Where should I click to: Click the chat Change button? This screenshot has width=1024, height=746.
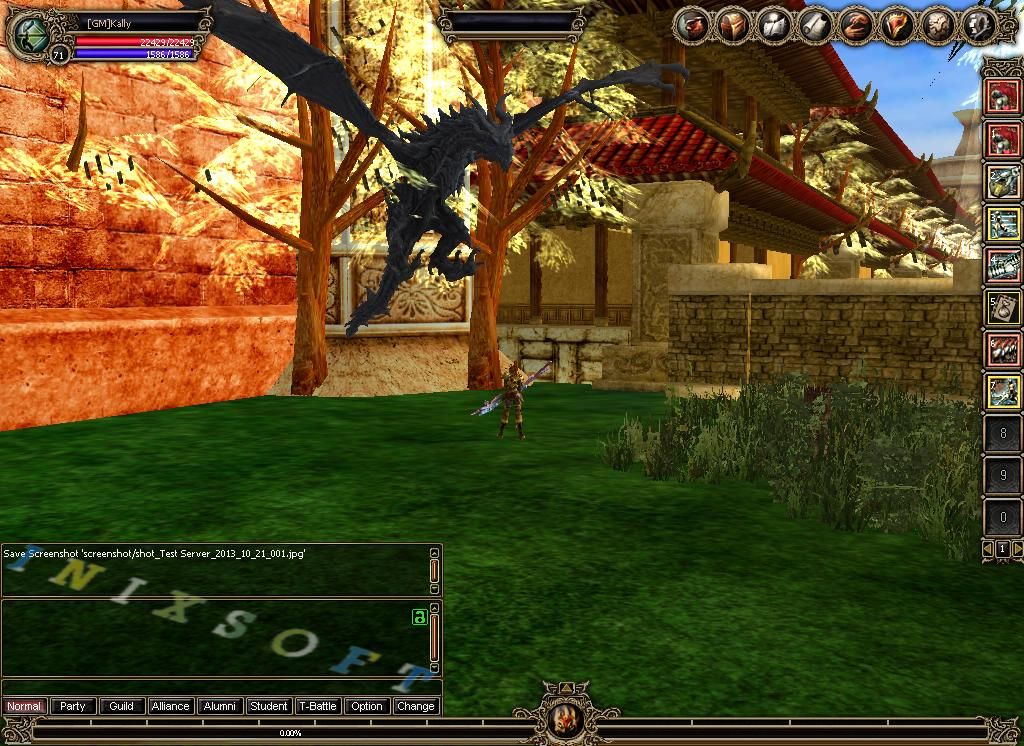pyautogui.click(x=415, y=706)
